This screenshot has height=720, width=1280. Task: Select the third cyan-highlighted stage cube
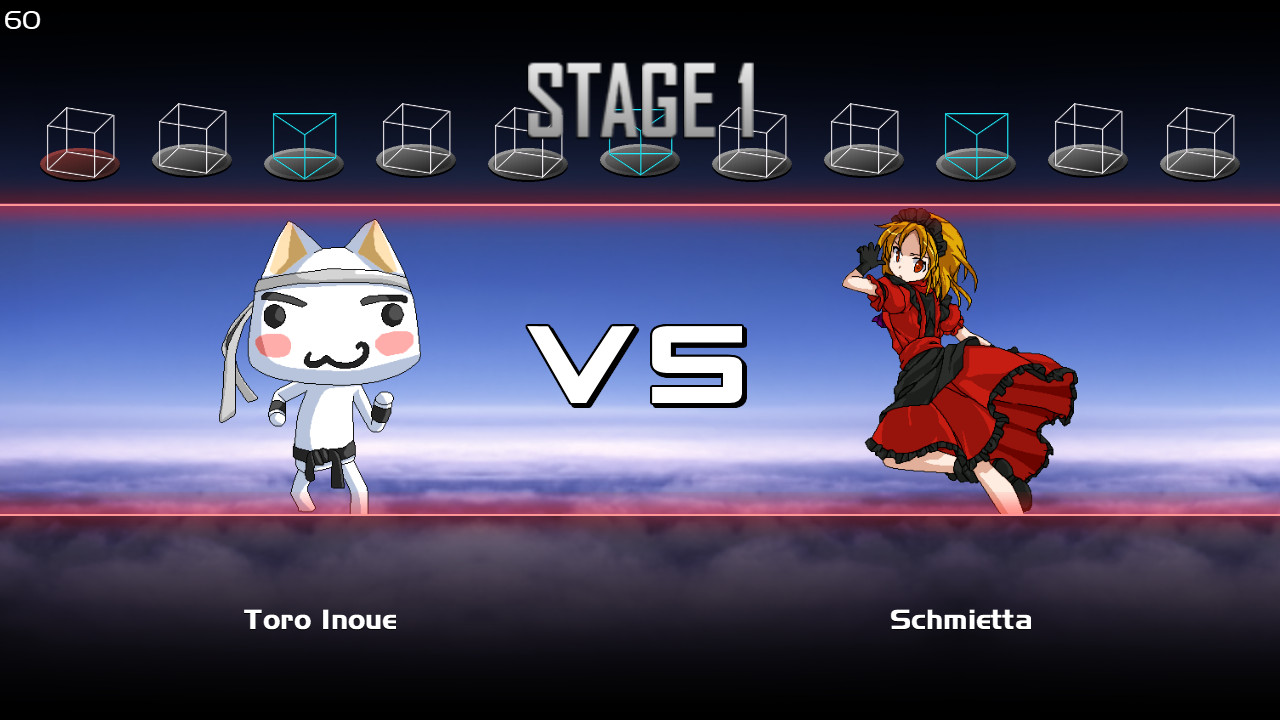coord(975,140)
